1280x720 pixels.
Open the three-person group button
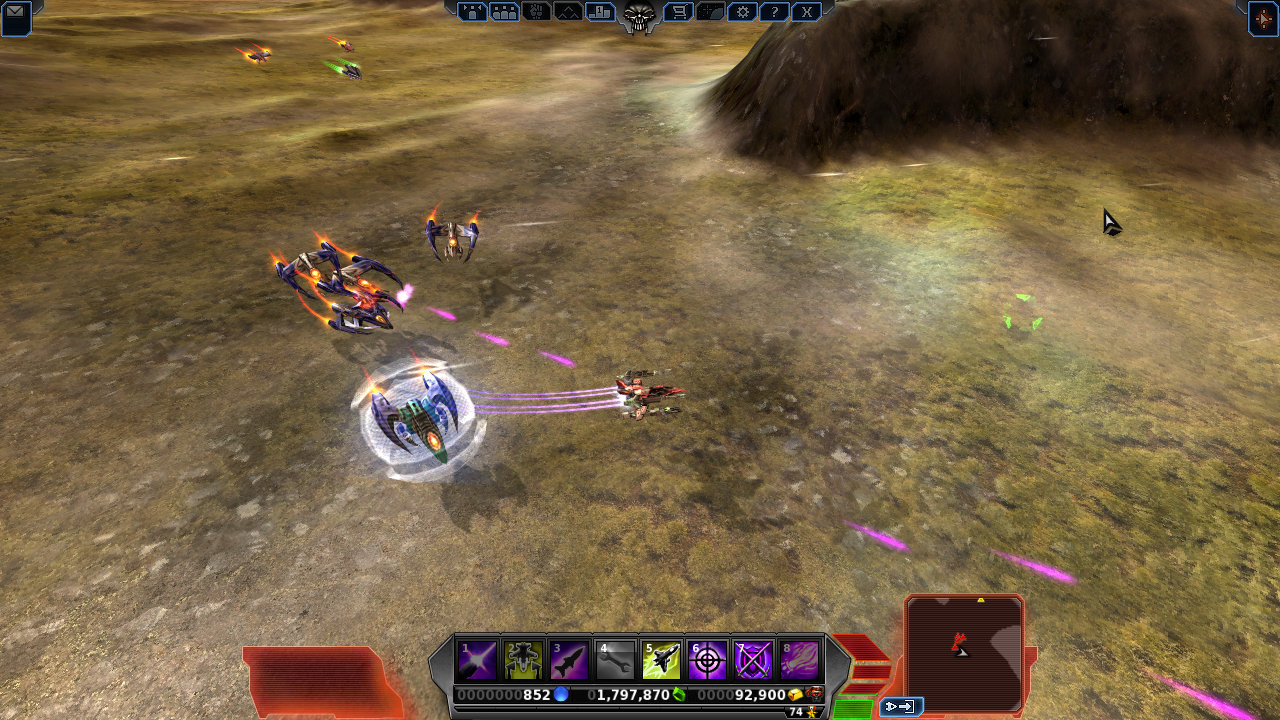coord(505,12)
